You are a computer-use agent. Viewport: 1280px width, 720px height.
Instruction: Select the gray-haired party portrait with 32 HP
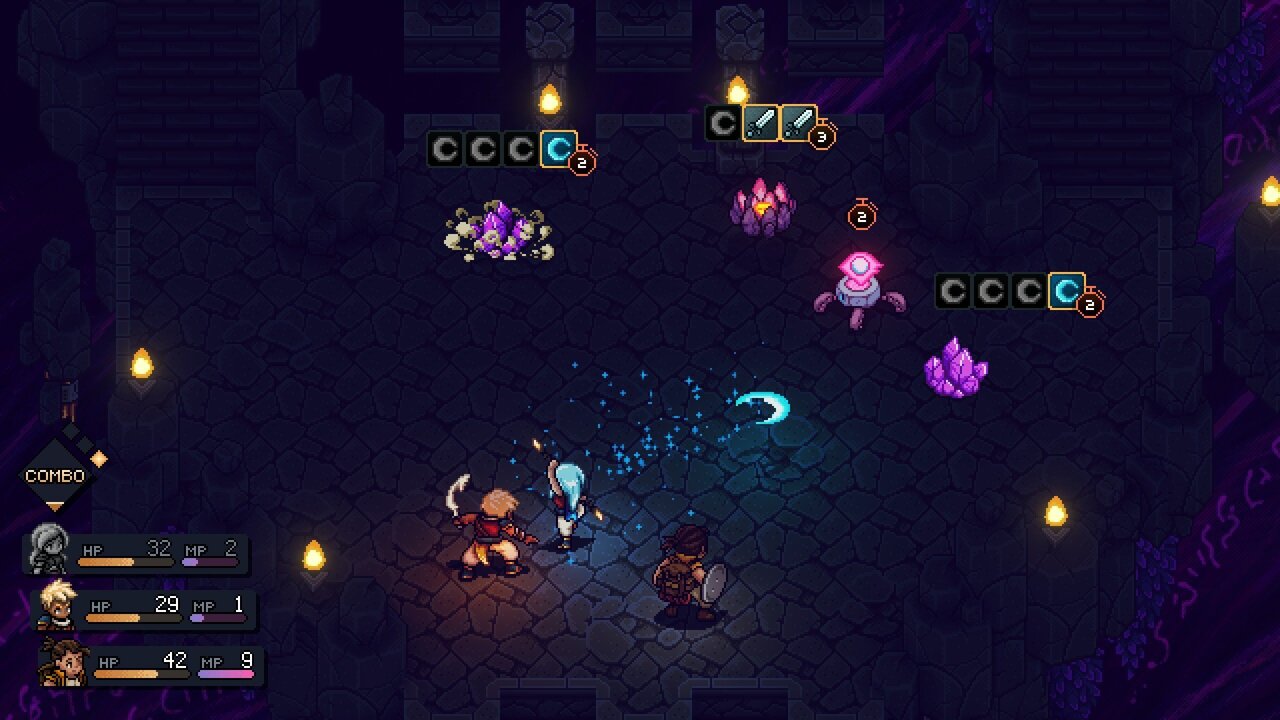click(48, 549)
